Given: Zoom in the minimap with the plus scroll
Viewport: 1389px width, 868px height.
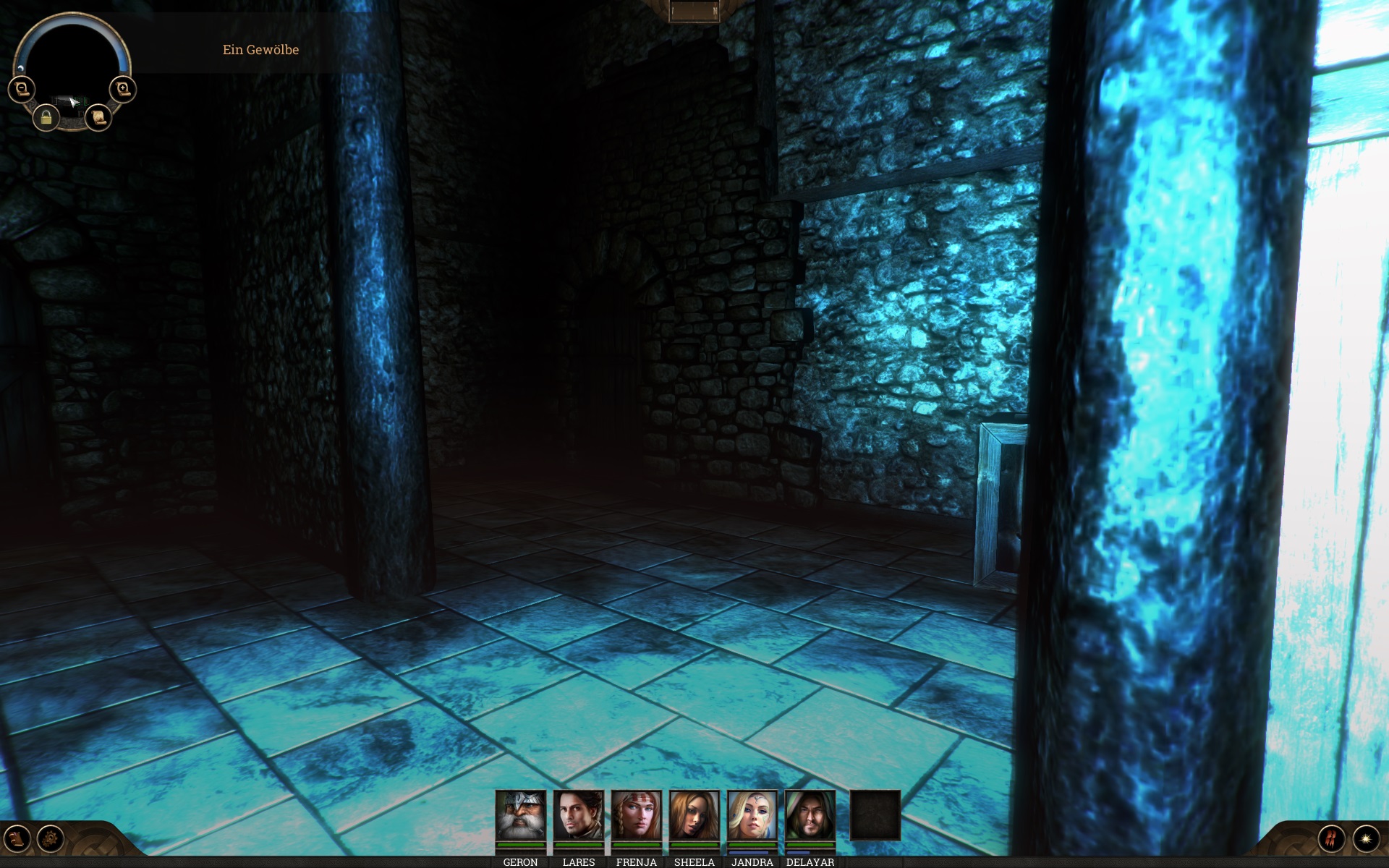Looking at the screenshot, I should [123, 89].
